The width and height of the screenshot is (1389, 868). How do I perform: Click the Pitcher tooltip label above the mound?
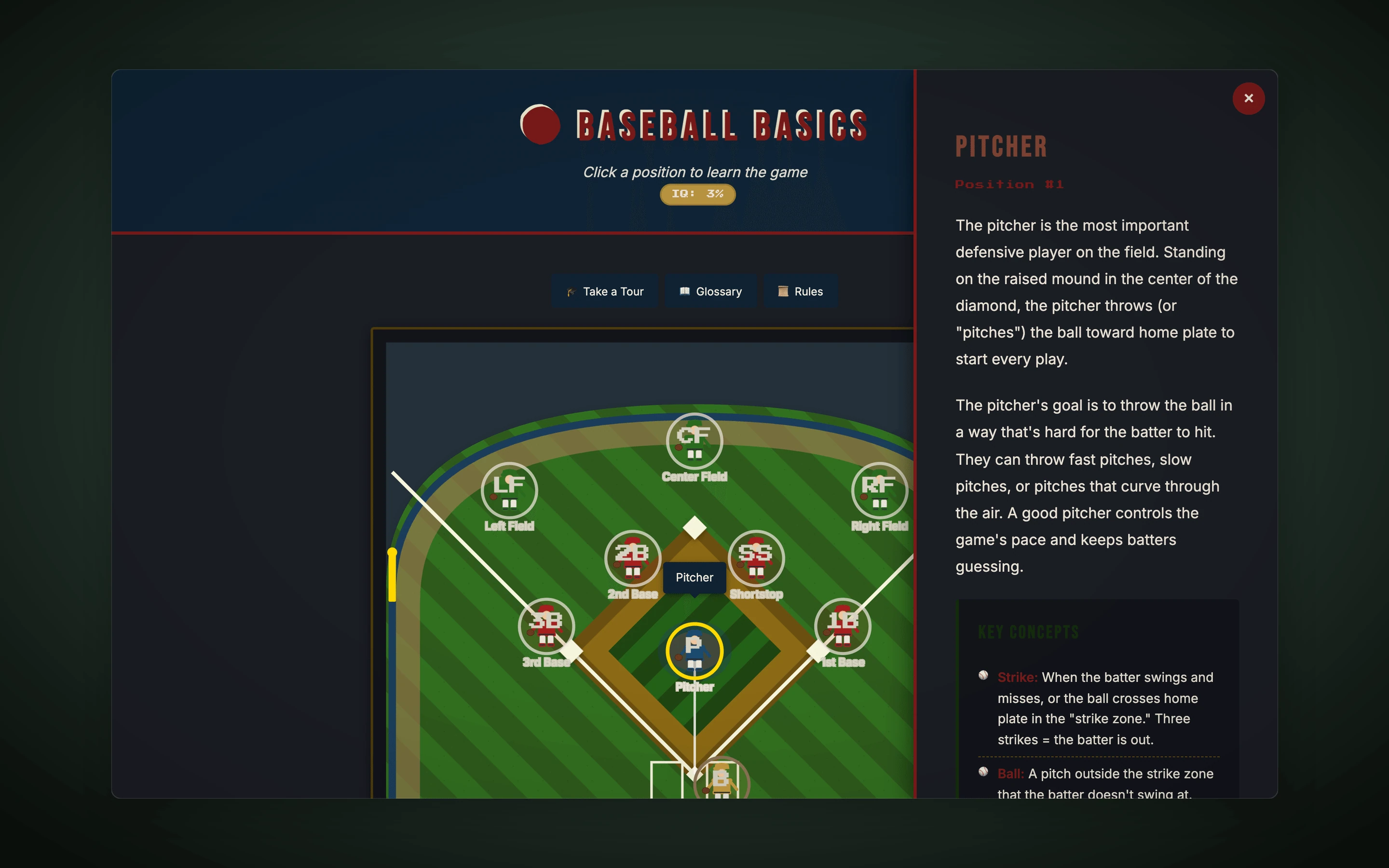(x=694, y=578)
